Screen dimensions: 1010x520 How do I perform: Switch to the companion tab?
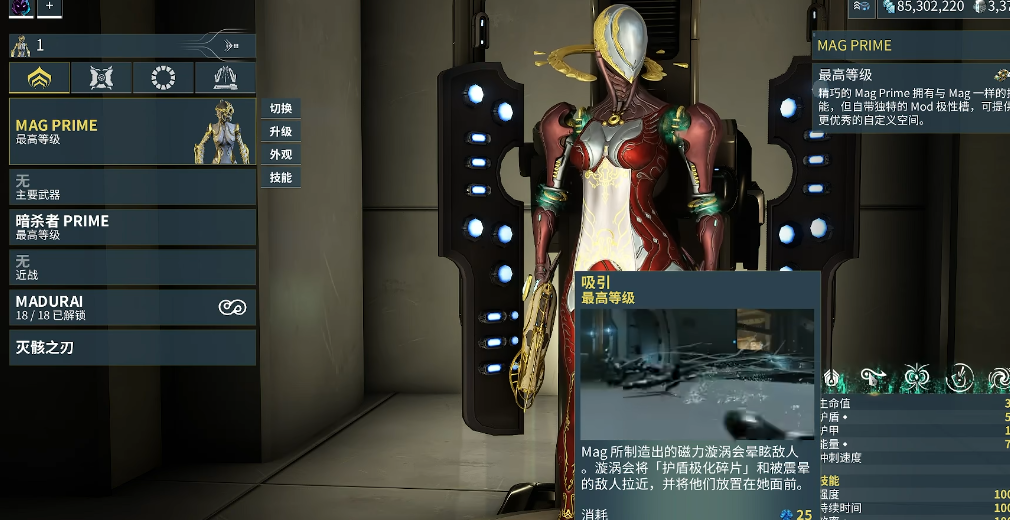click(x=102, y=77)
